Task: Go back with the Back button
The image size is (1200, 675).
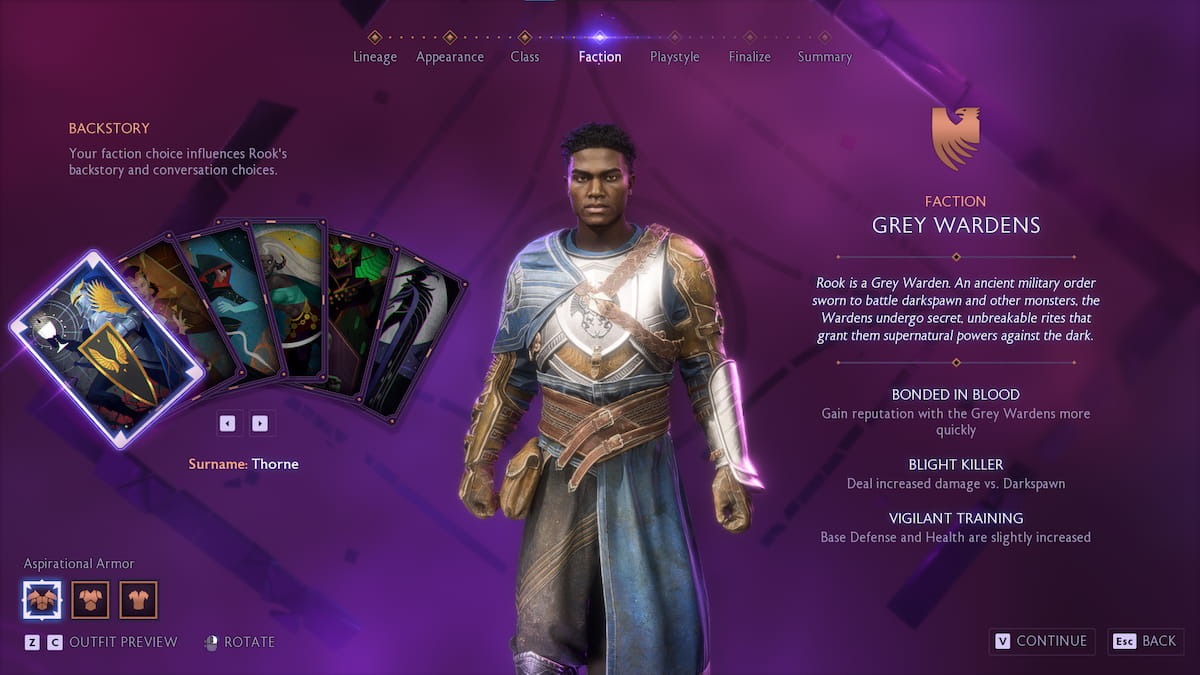Action: tap(1147, 641)
